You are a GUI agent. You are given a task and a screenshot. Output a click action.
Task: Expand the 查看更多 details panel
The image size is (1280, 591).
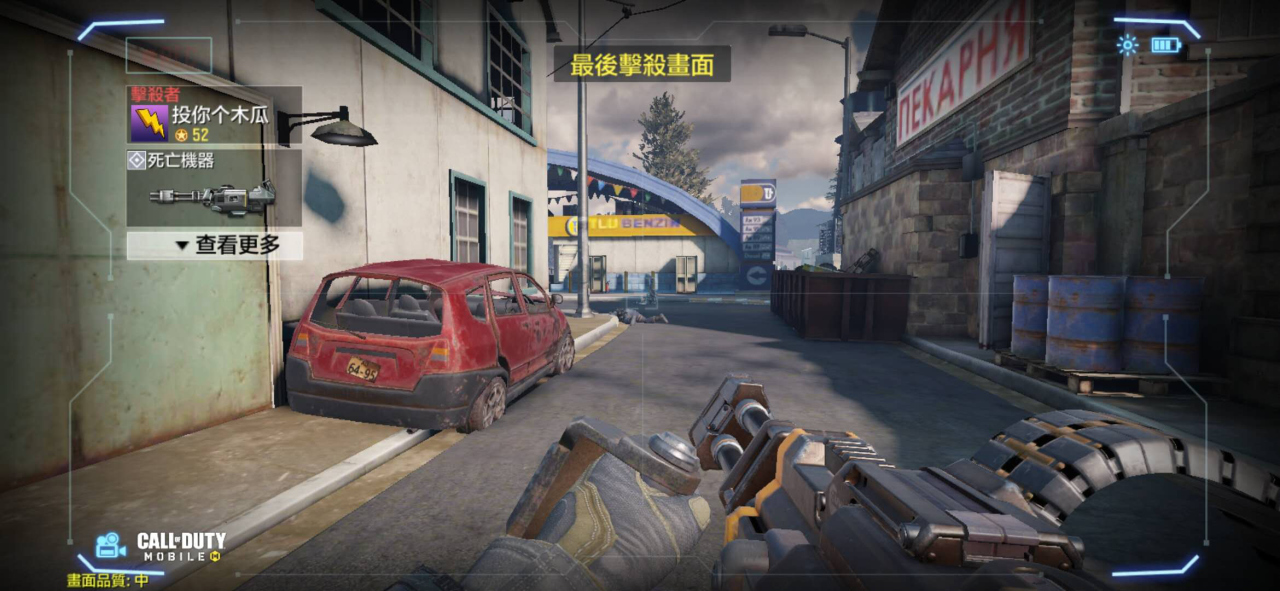click(214, 246)
